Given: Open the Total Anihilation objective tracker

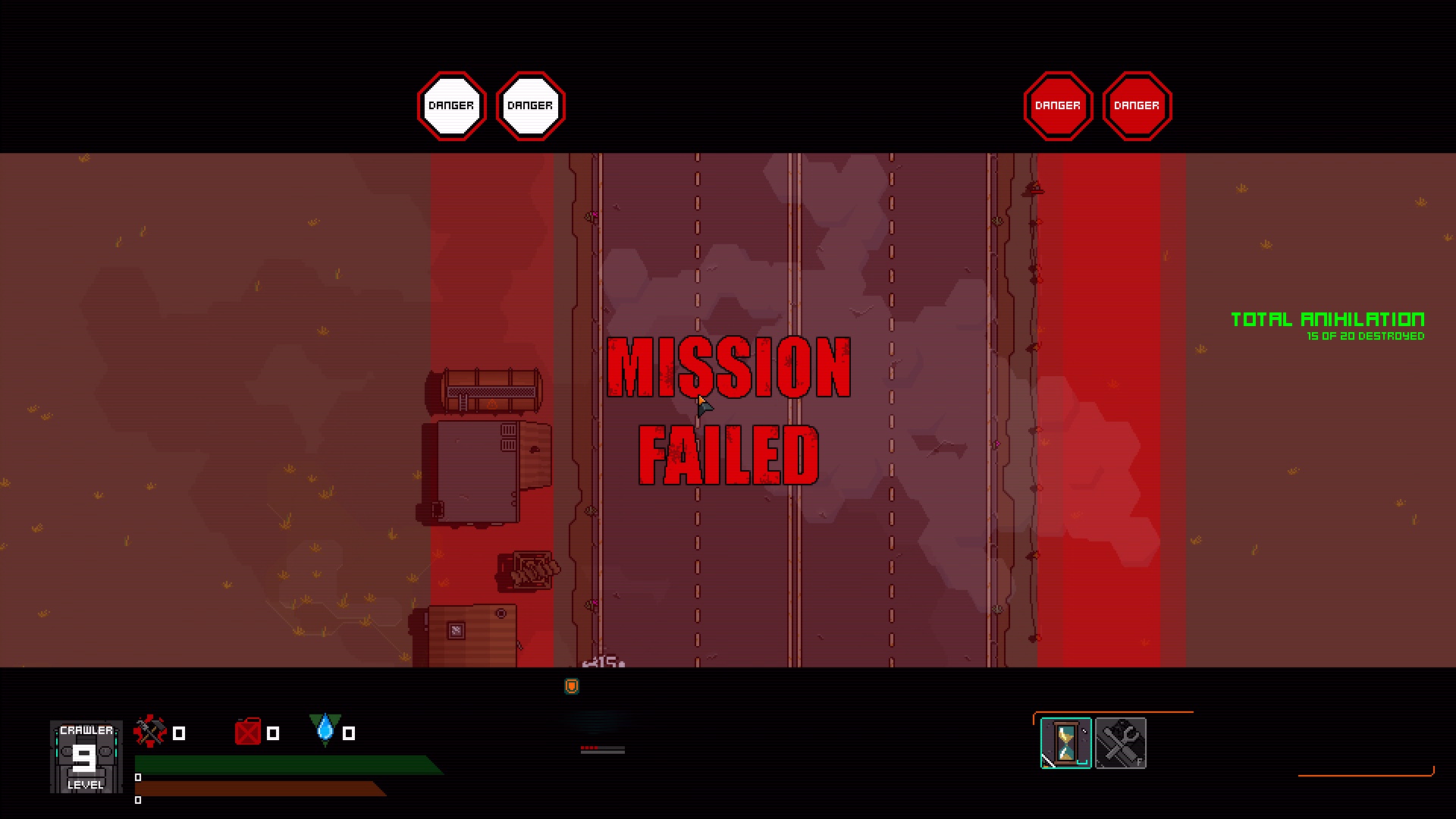Looking at the screenshot, I should tap(1327, 326).
